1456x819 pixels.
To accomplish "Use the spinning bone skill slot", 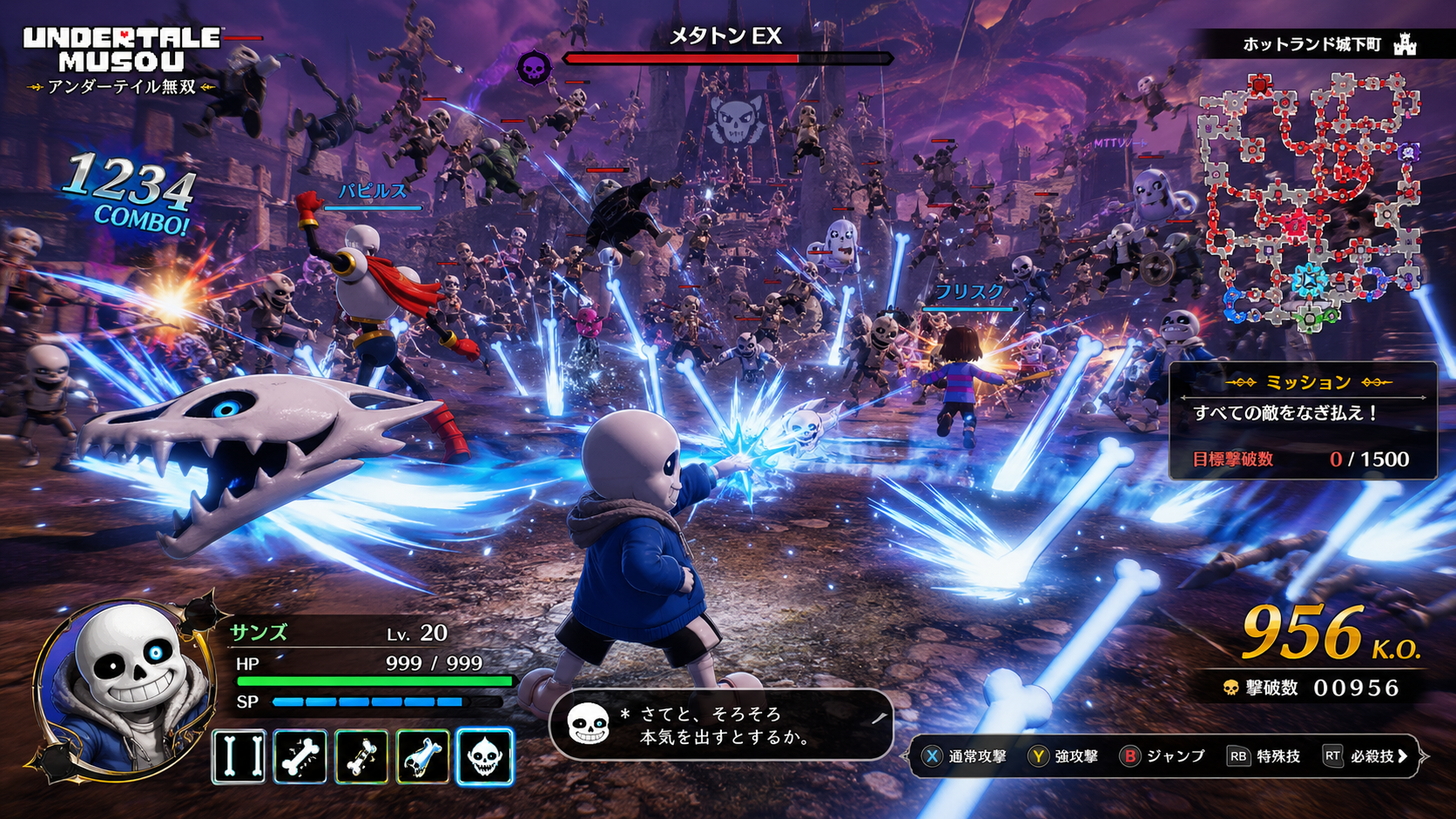I will click(361, 756).
